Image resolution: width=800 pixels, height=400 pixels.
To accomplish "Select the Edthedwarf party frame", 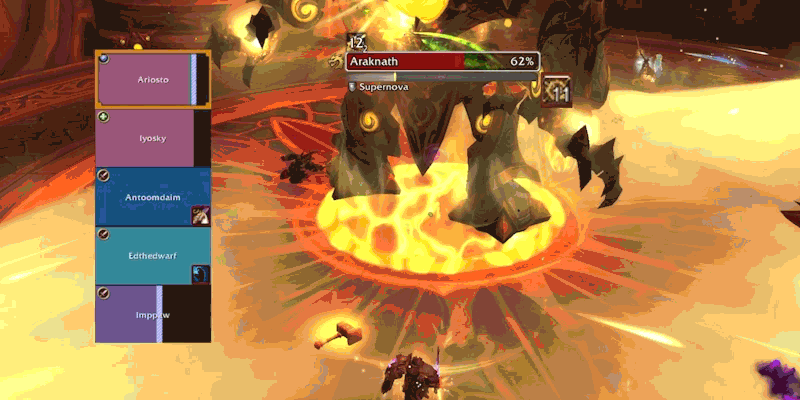I will (152, 256).
